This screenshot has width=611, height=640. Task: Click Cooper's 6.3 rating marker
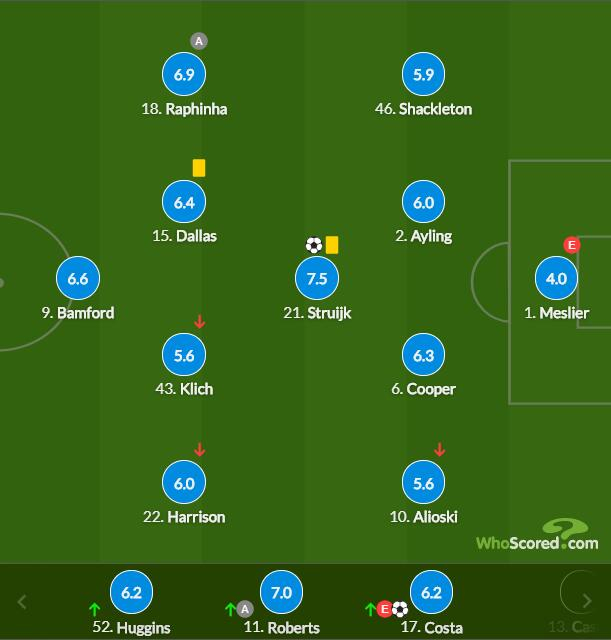(423, 355)
